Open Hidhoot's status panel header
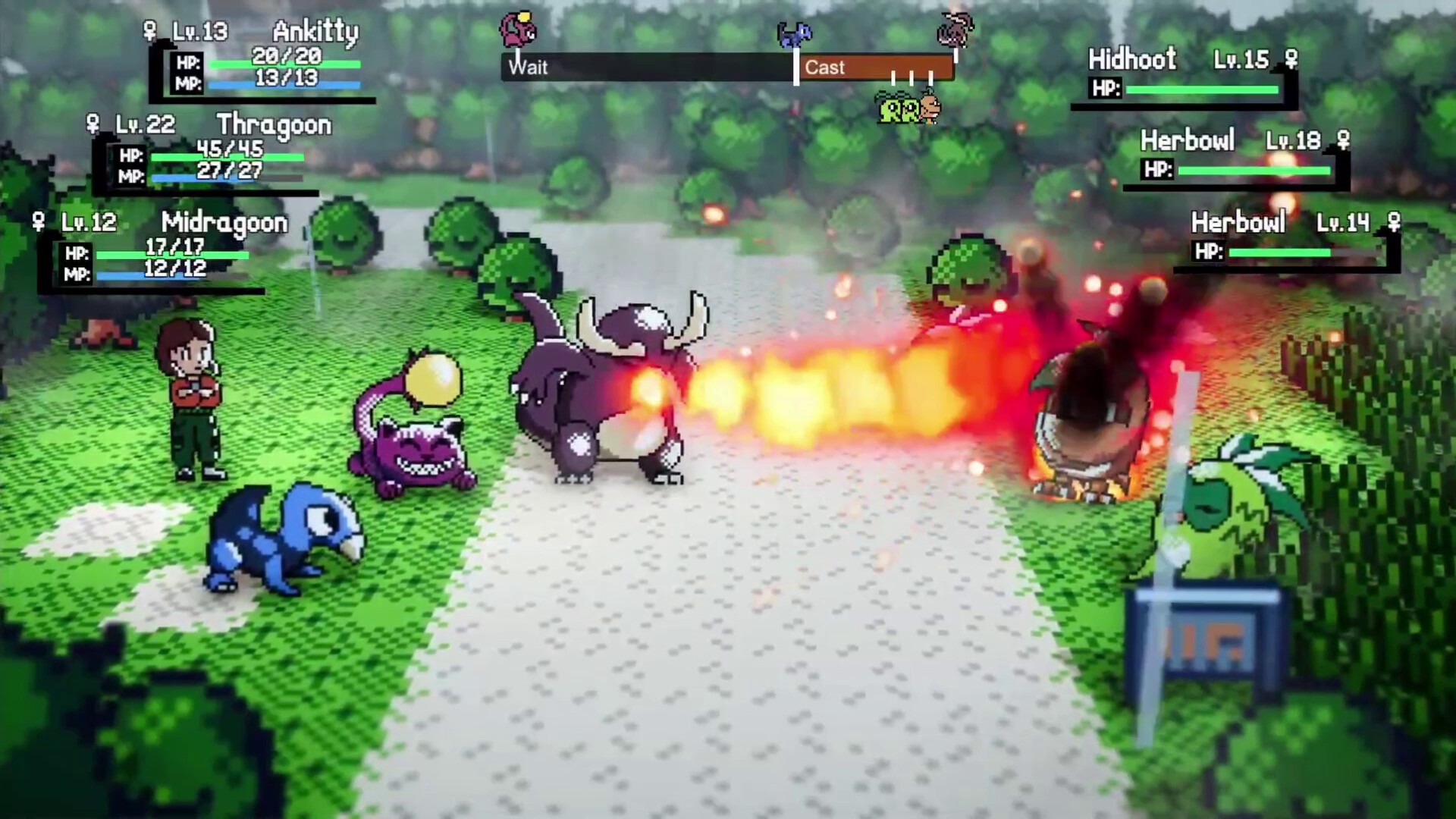 click(x=1131, y=58)
